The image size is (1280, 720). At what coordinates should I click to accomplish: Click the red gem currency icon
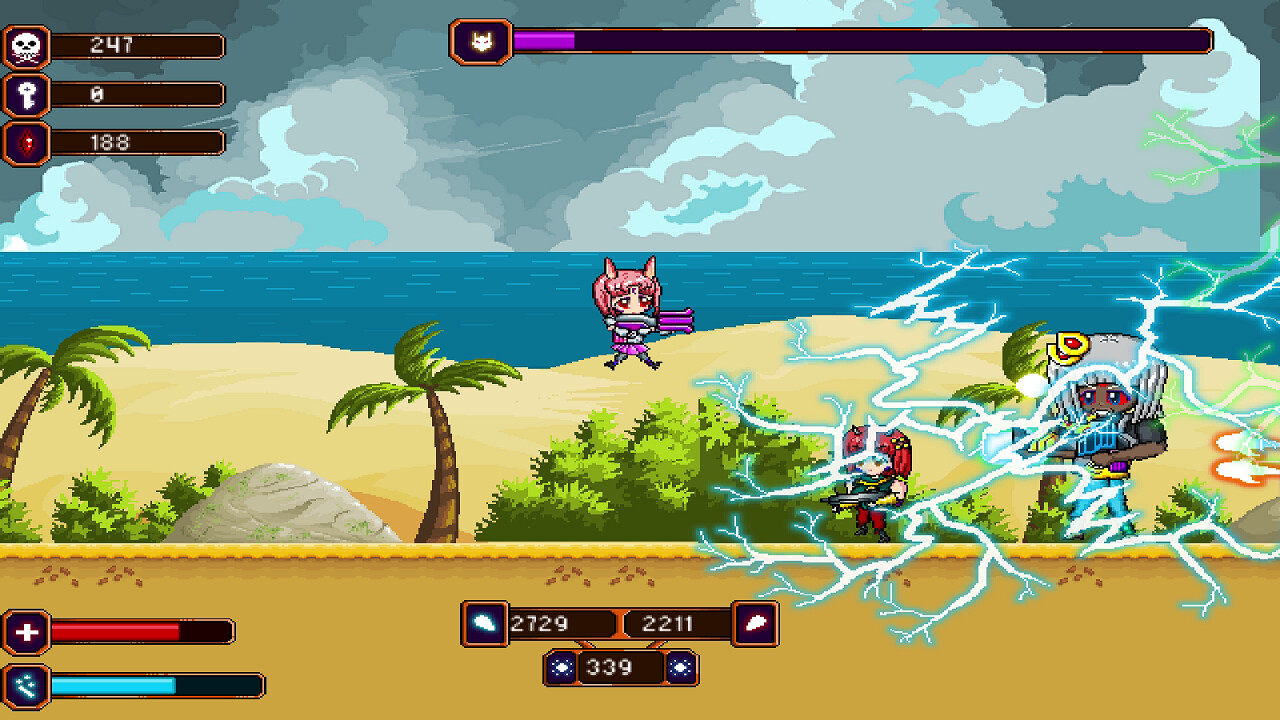tap(27, 143)
